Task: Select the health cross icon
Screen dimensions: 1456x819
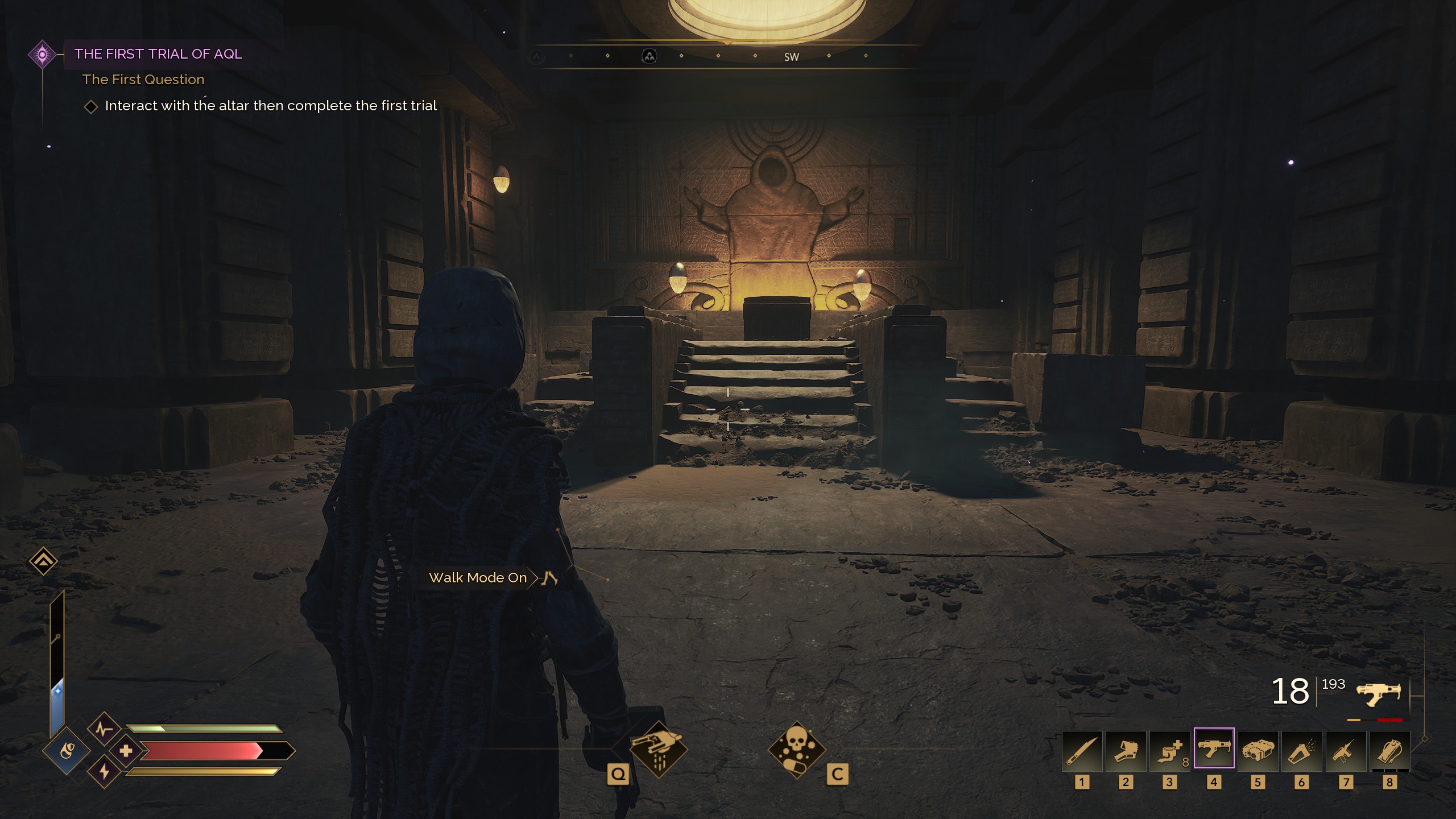Action: click(126, 751)
